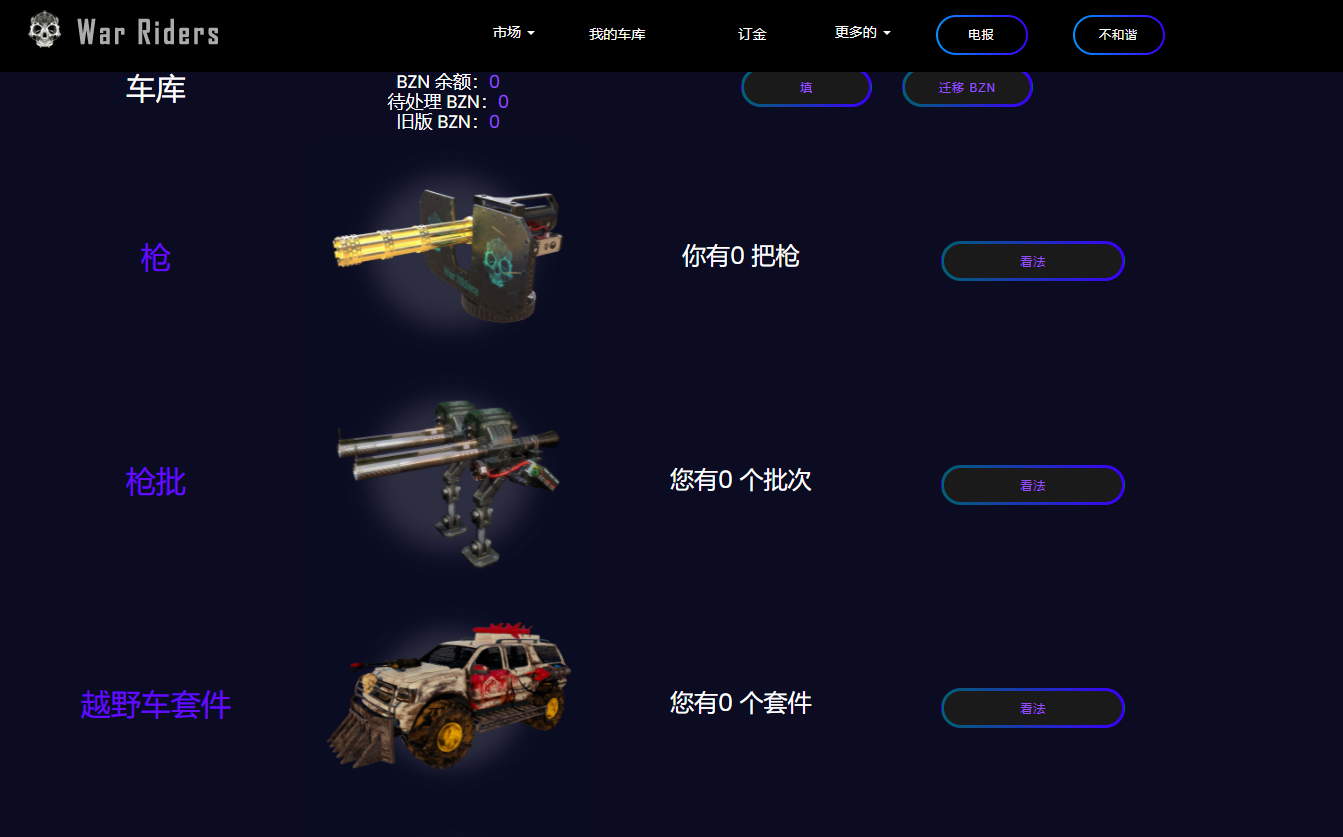Click the 电报 button
Viewport: 1343px width, 837px height.
pyautogui.click(x=981, y=34)
